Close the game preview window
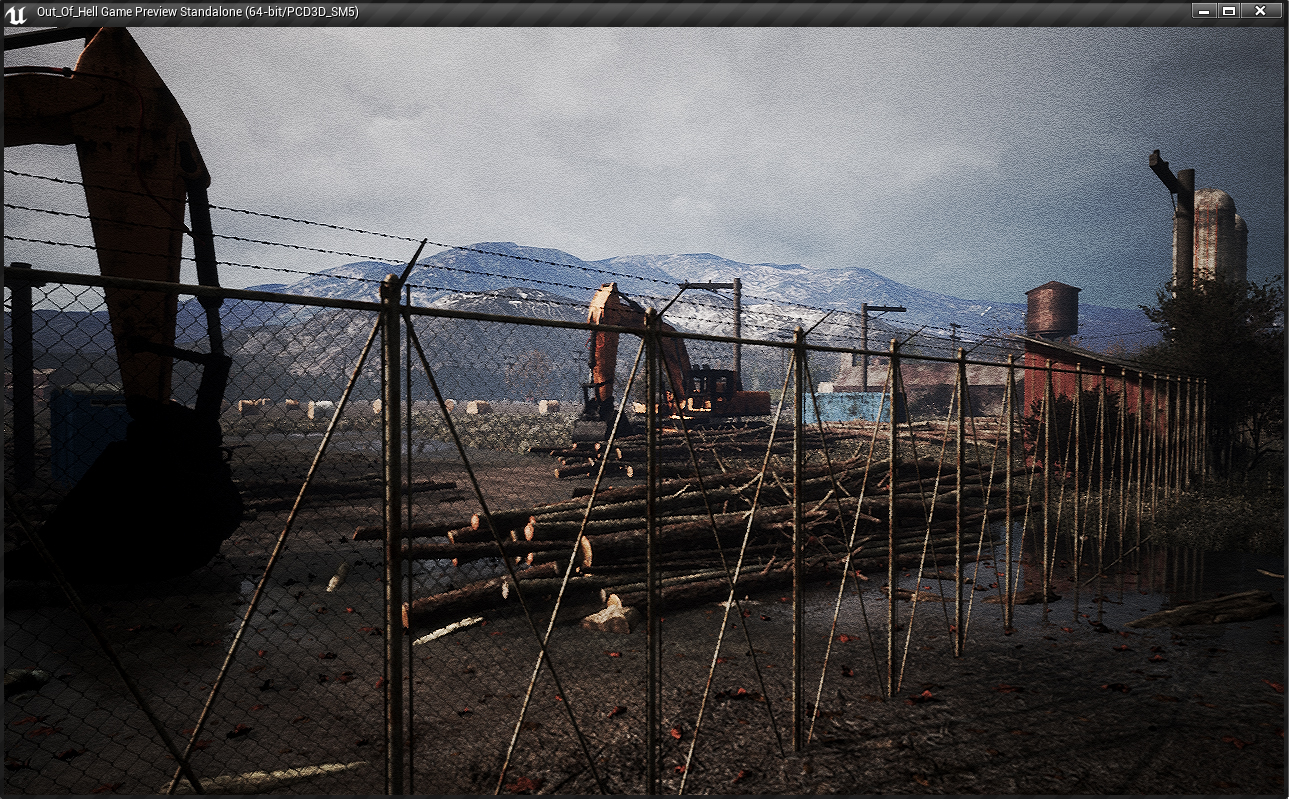The height and width of the screenshot is (799, 1289). tap(1260, 11)
